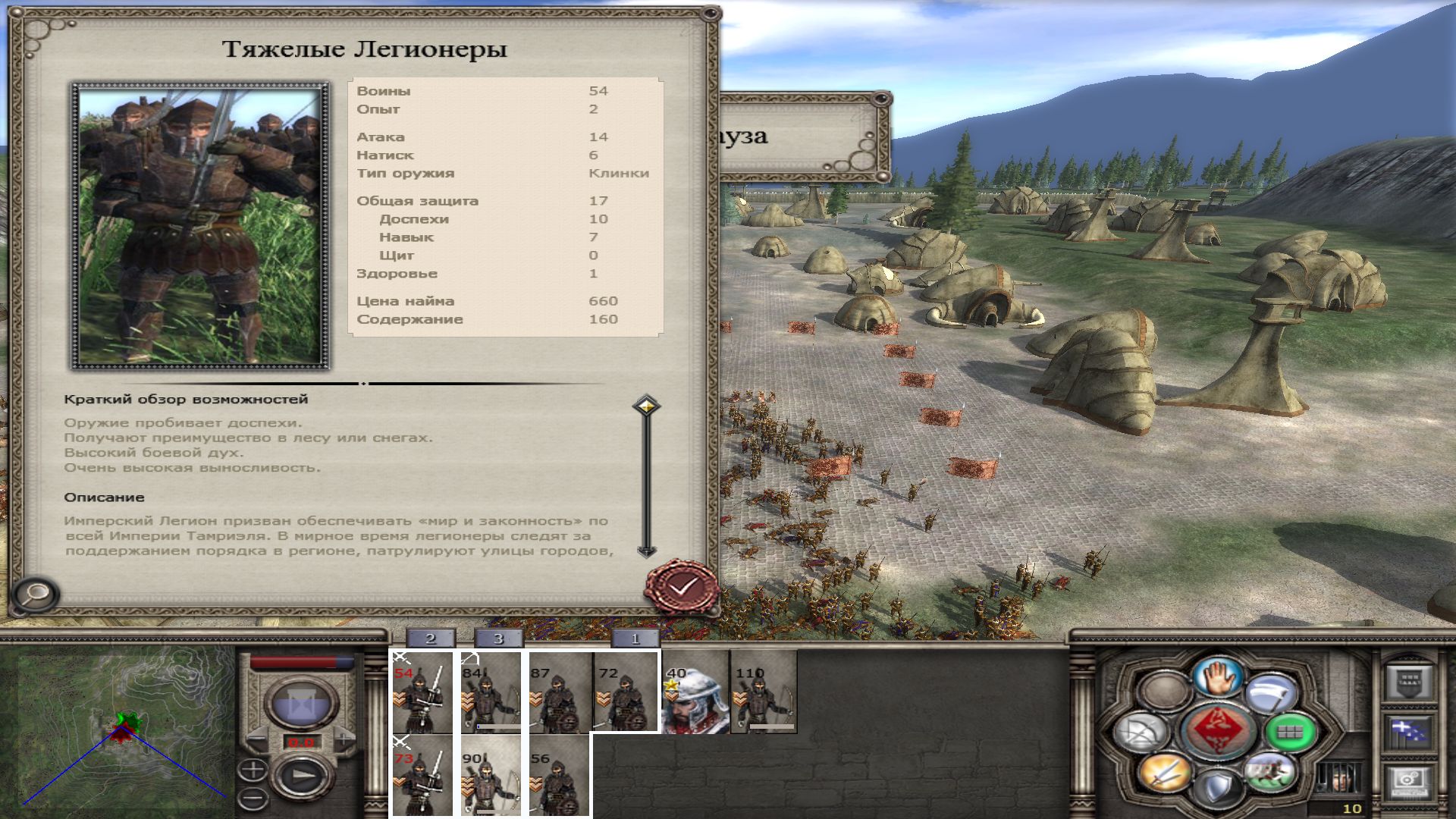Select the archer unit card with 110 soldiers
Screen dimensions: 1456x819
click(764, 692)
